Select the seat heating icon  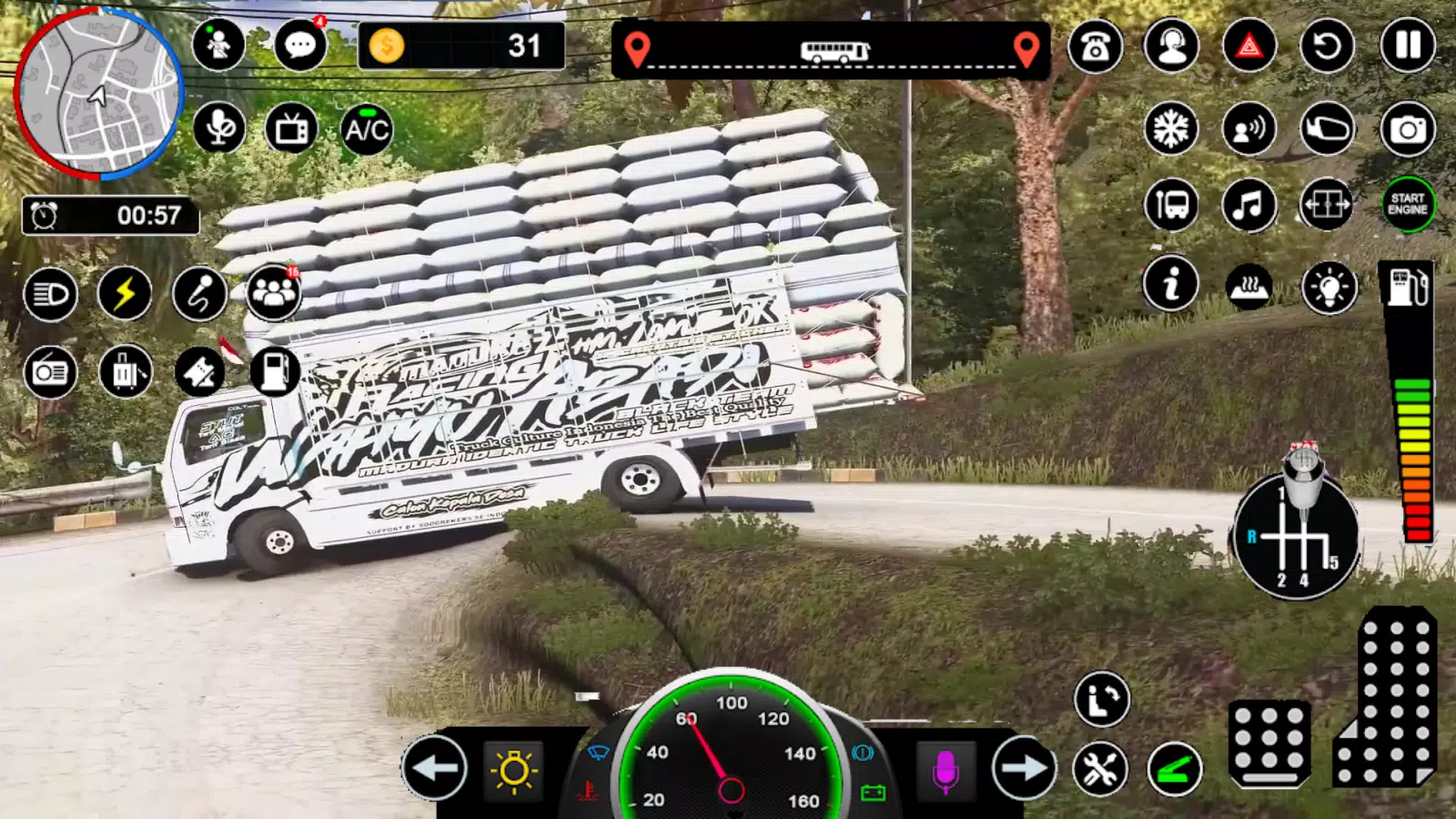(x=1249, y=284)
